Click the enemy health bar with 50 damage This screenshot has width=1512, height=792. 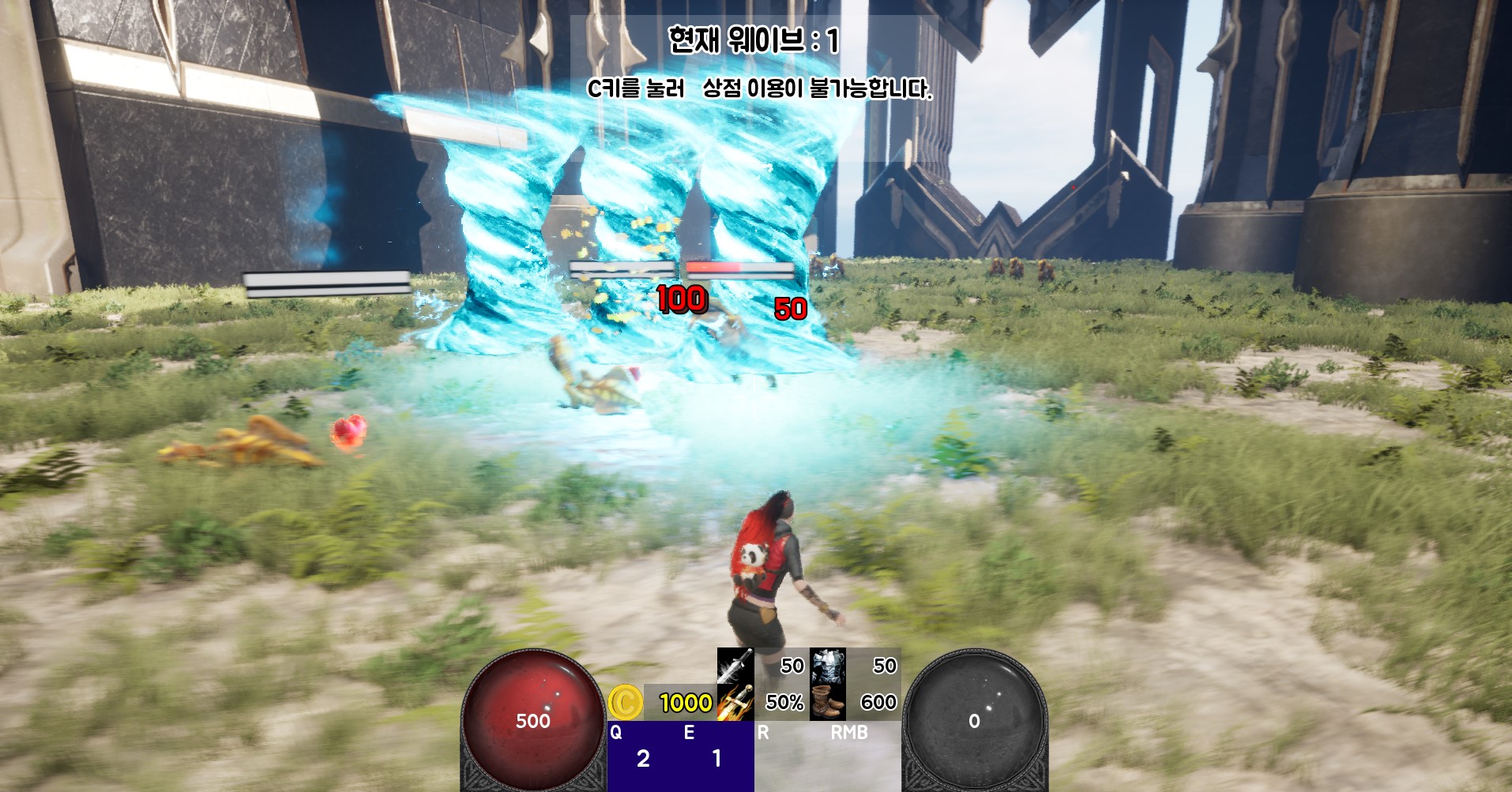[x=739, y=268]
